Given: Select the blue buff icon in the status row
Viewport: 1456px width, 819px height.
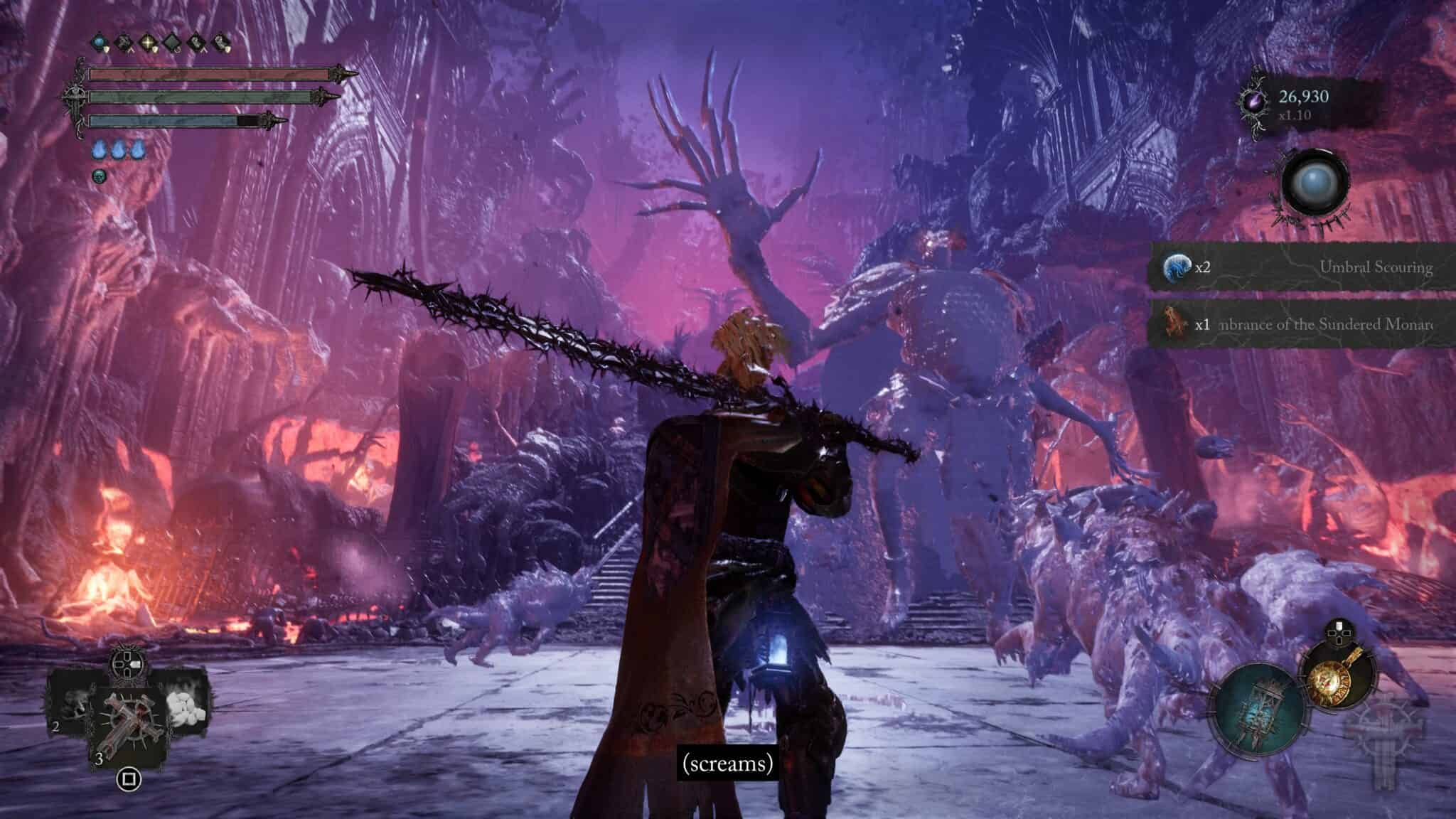Looking at the screenshot, I should point(99,41).
